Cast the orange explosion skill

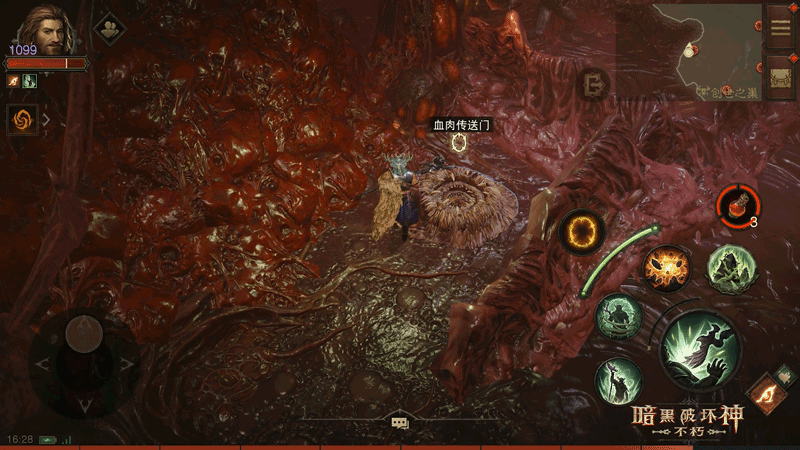(x=665, y=269)
